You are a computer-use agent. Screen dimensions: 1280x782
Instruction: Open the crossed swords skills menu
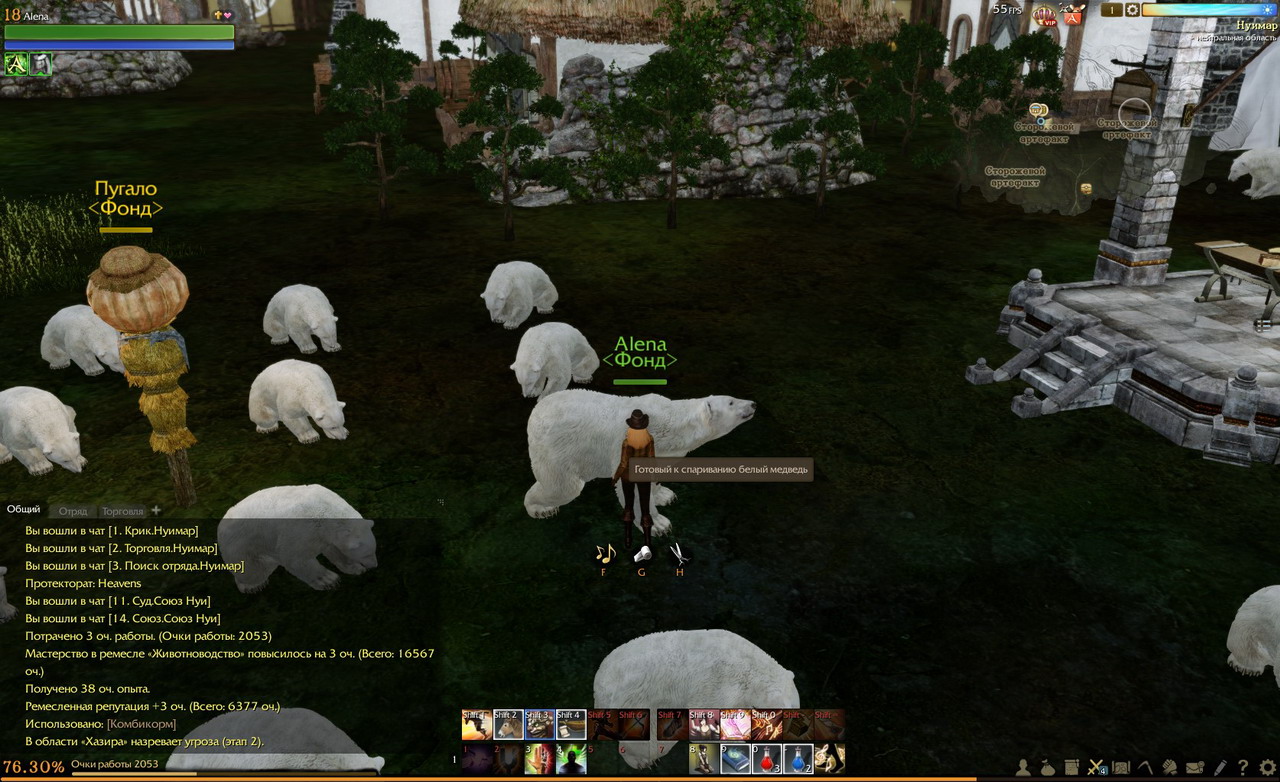point(1096,767)
